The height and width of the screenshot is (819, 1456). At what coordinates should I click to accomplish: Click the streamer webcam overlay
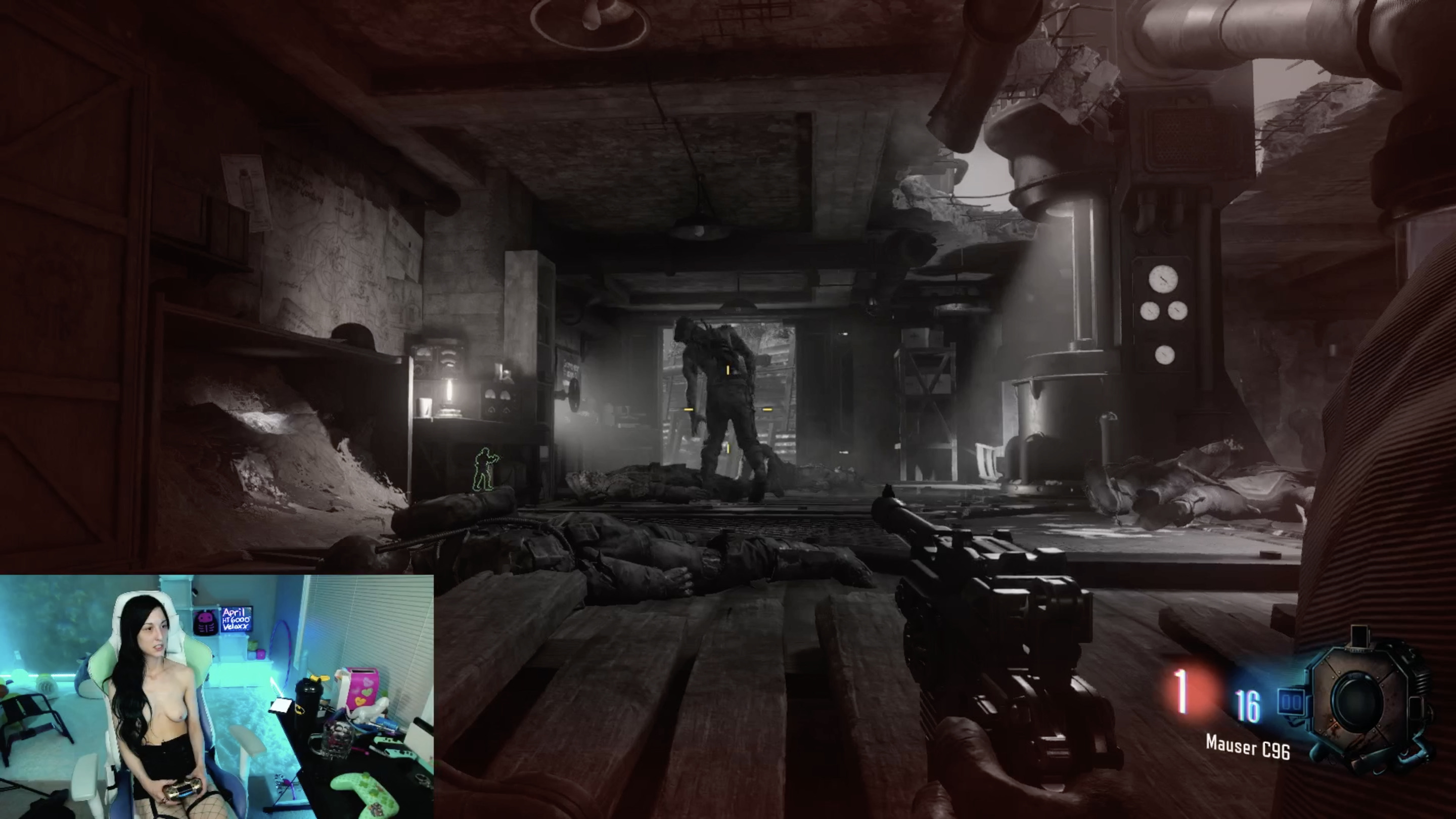[x=216, y=696]
